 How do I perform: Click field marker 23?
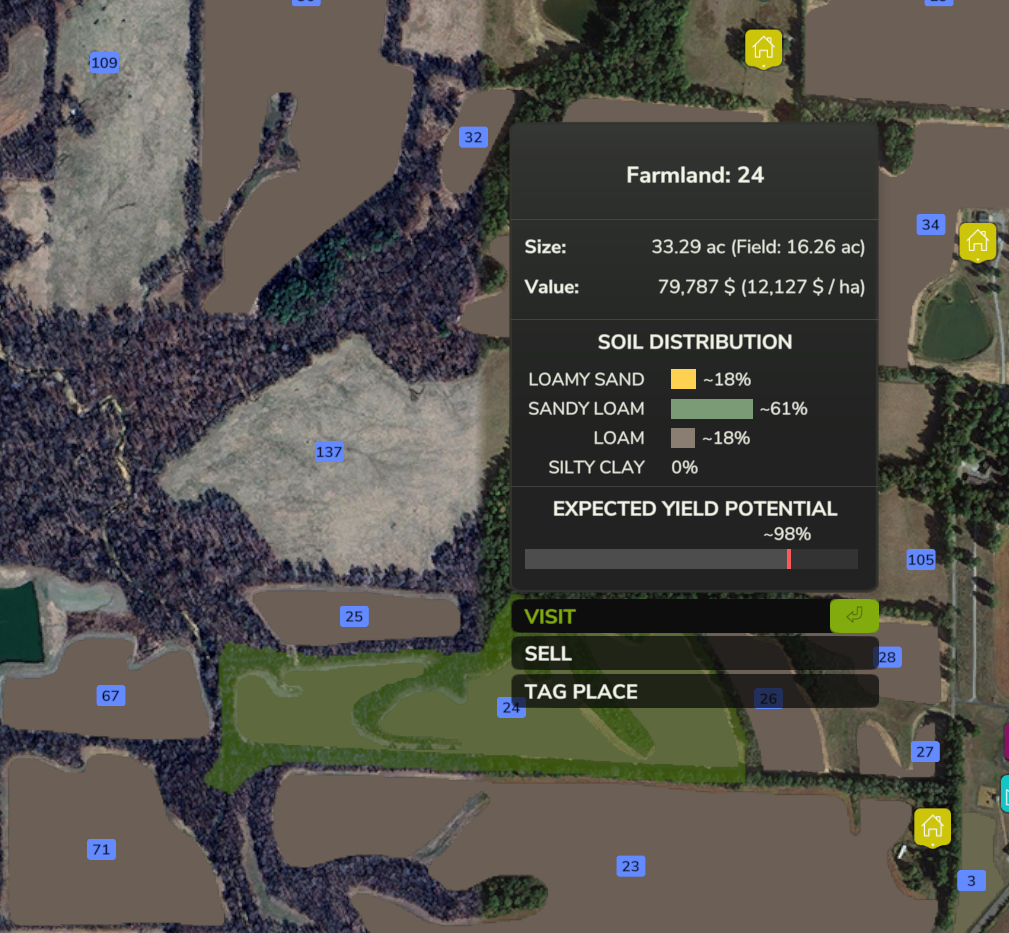point(630,867)
